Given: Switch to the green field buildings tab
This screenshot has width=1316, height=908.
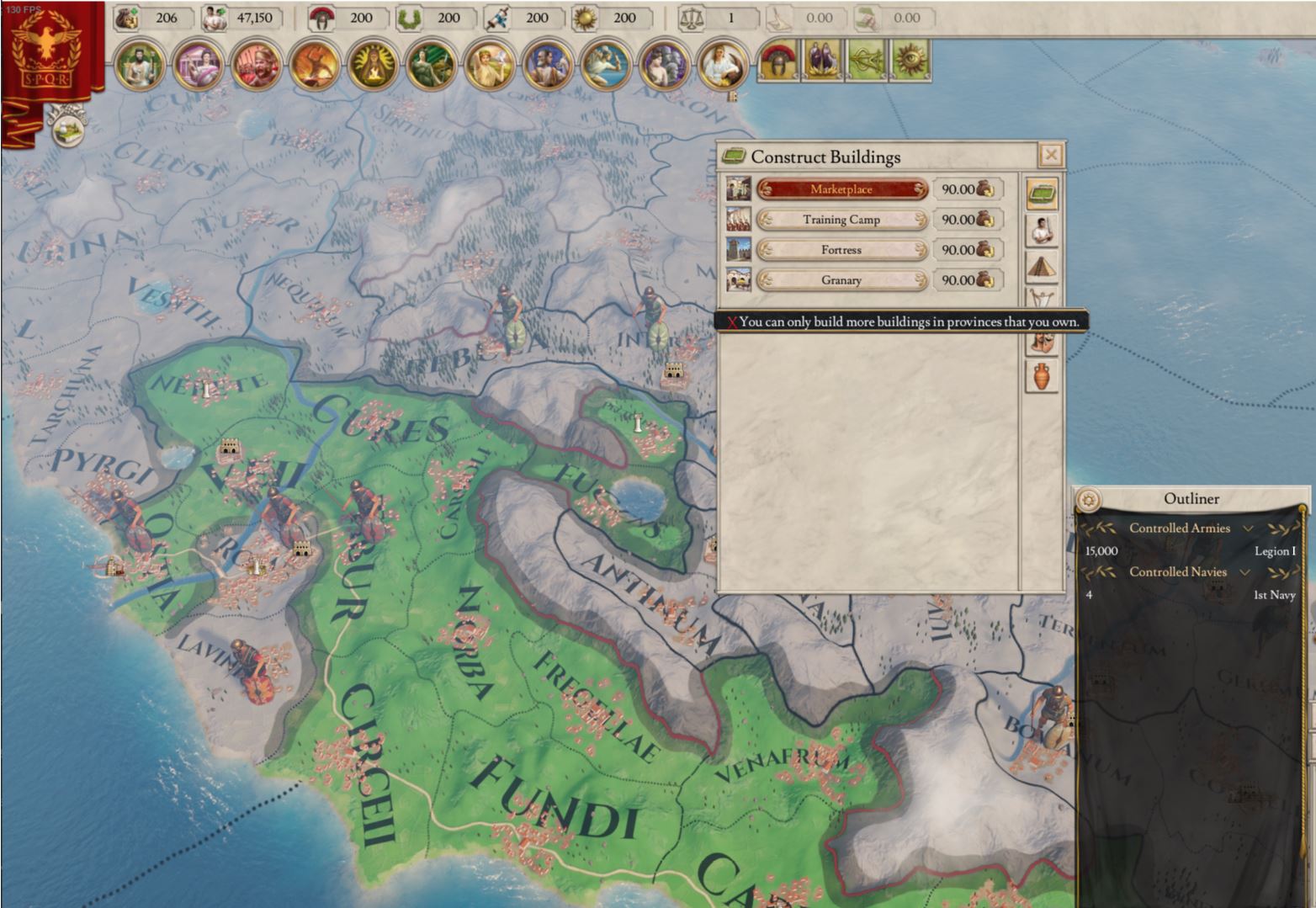Looking at the screenshot, I should 1042,194.
